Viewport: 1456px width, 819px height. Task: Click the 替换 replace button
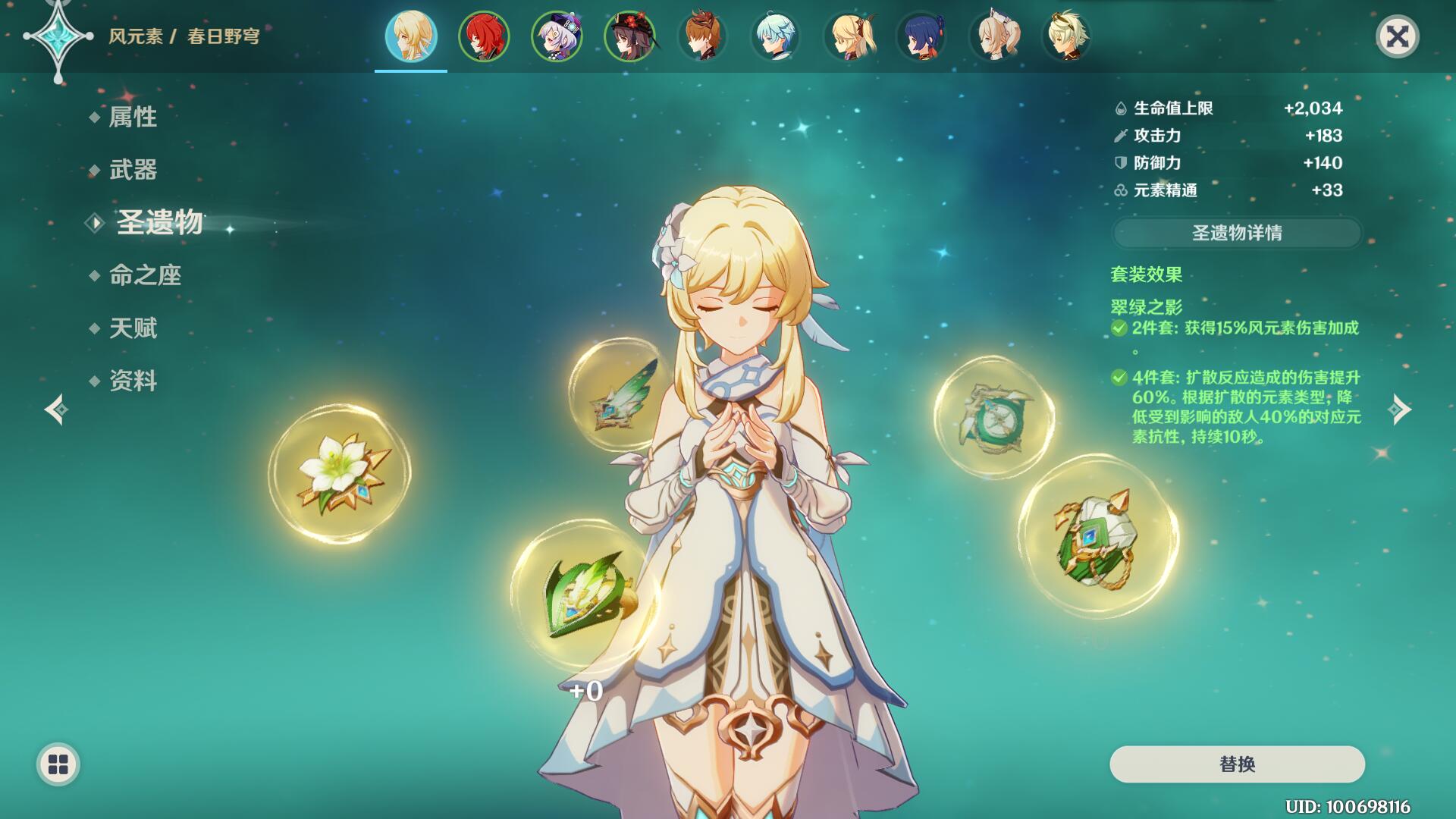click(x=1237, y=764)
